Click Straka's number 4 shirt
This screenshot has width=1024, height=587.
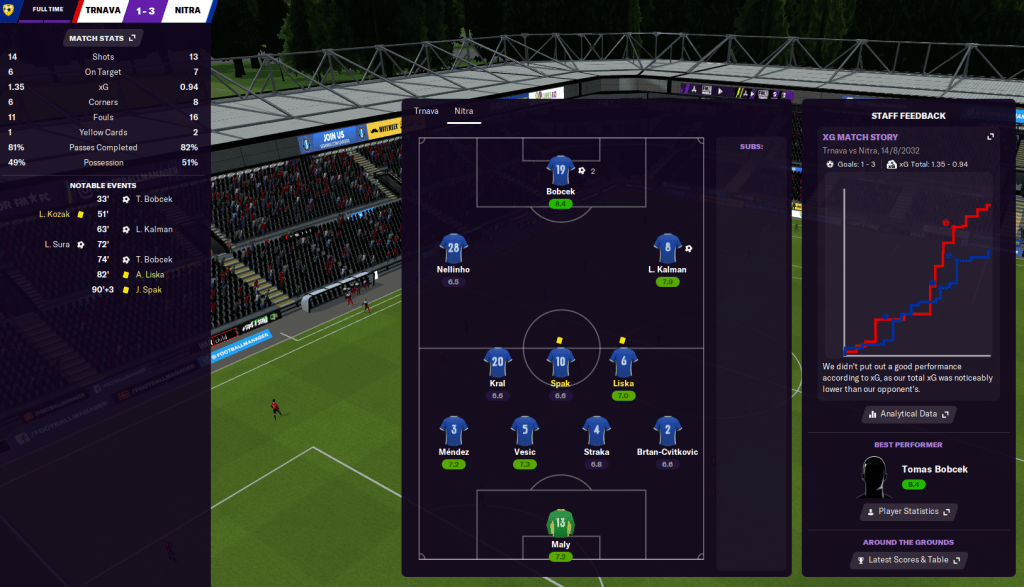[x=596, y=430]
